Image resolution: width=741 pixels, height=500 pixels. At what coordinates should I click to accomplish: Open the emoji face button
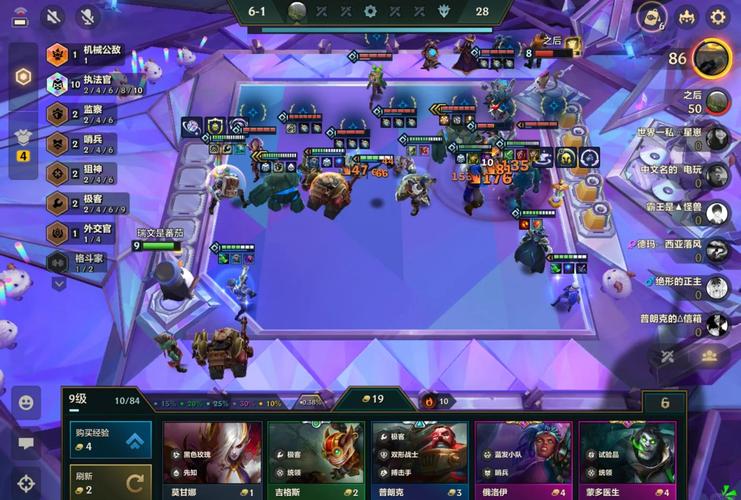click(26, 402)
